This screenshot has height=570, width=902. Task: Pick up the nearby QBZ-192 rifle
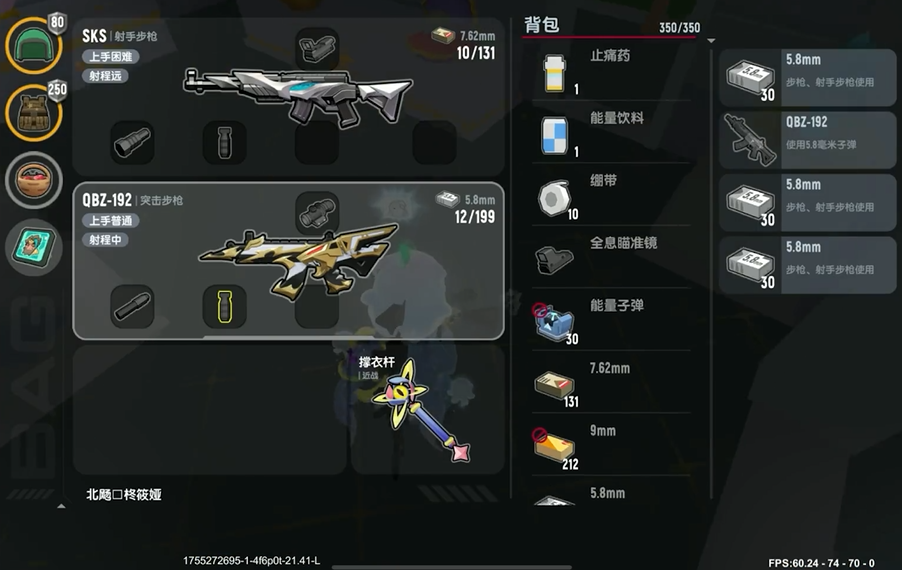(808, 139)
